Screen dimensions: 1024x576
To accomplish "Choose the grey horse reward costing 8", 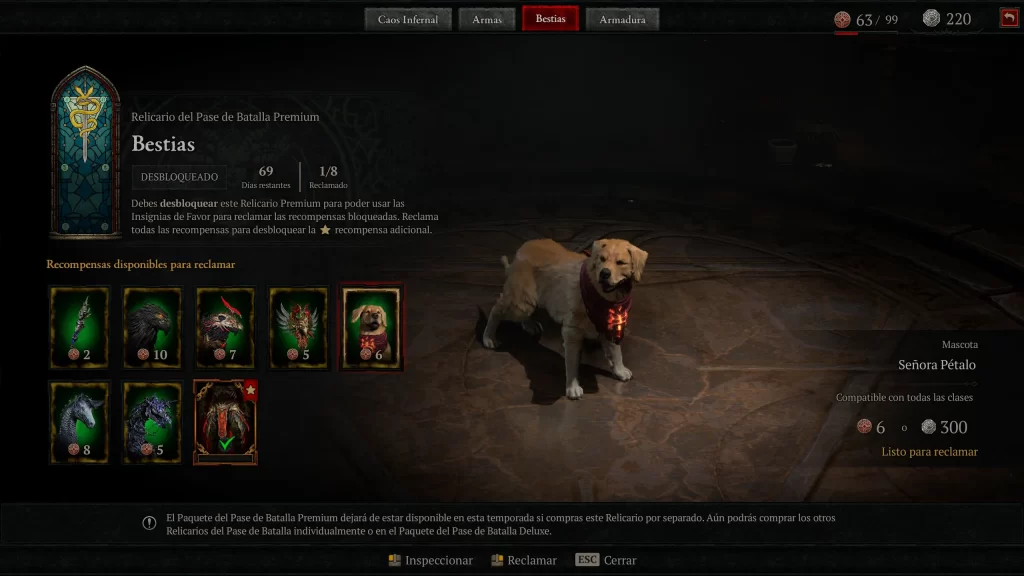I will [79, 422].
